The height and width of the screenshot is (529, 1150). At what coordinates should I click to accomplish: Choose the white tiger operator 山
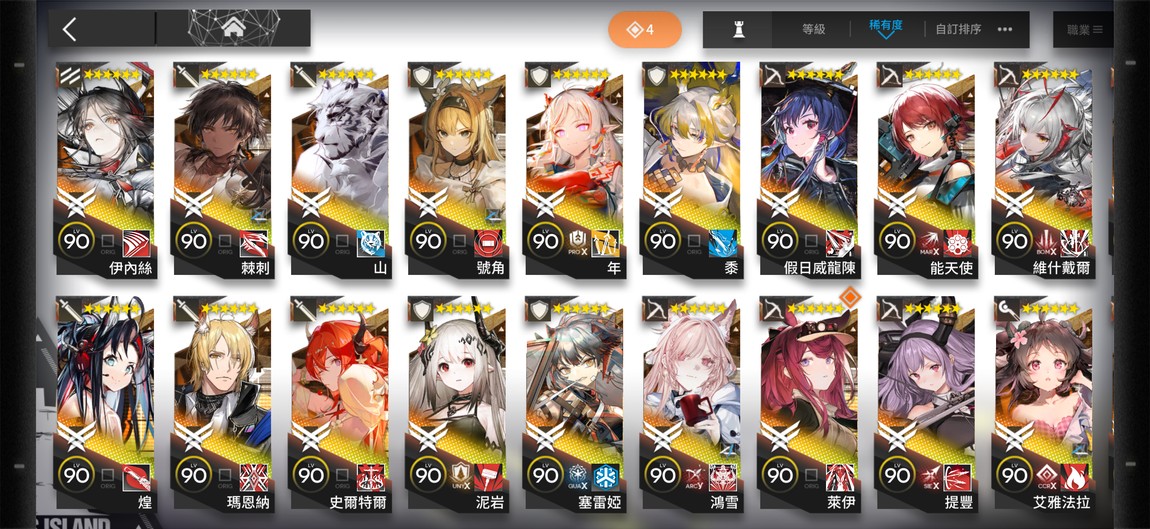pyautogui.click(x=339, y=167)
